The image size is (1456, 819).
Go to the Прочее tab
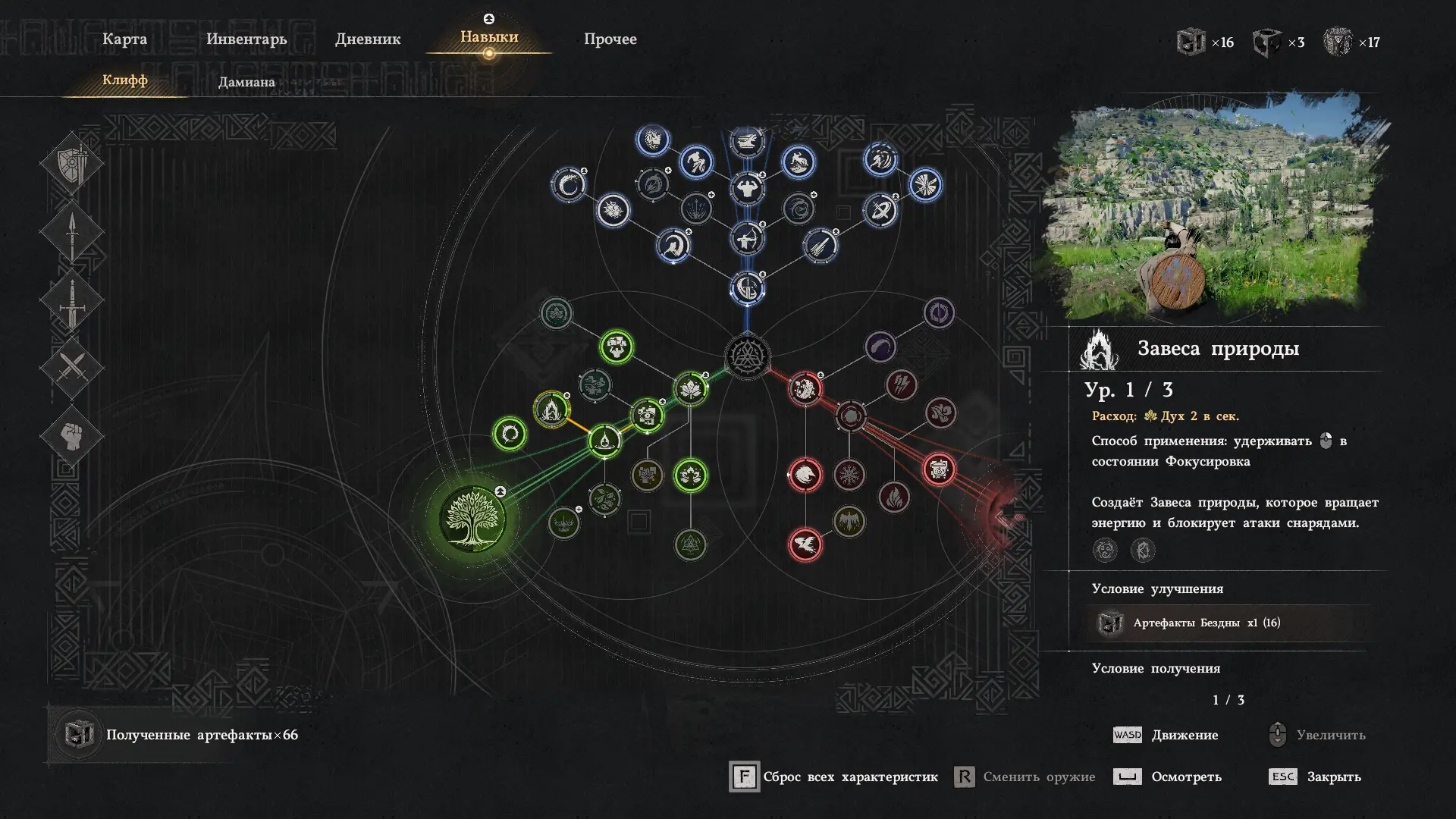pos(610,39)
